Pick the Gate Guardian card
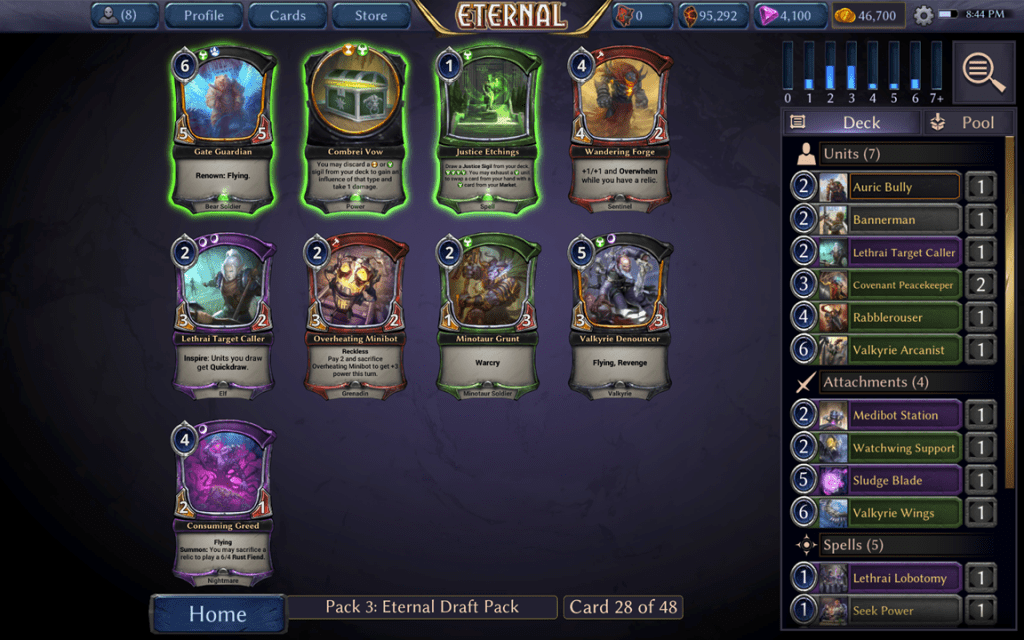The image size is (1024, 640). pyautogui.click(x=224, y=128)
